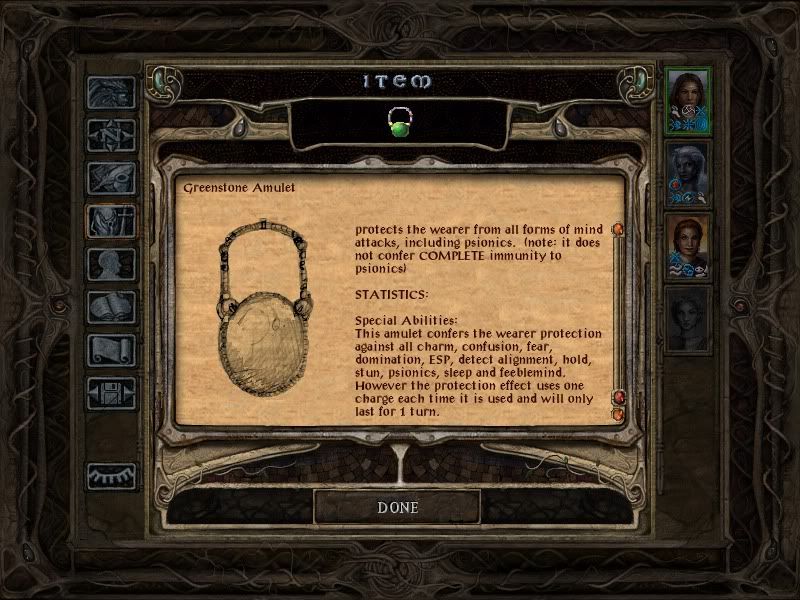Select the green-bordered brown-haired woman portrait
800x600 pixels.
(x=688, y=101)
